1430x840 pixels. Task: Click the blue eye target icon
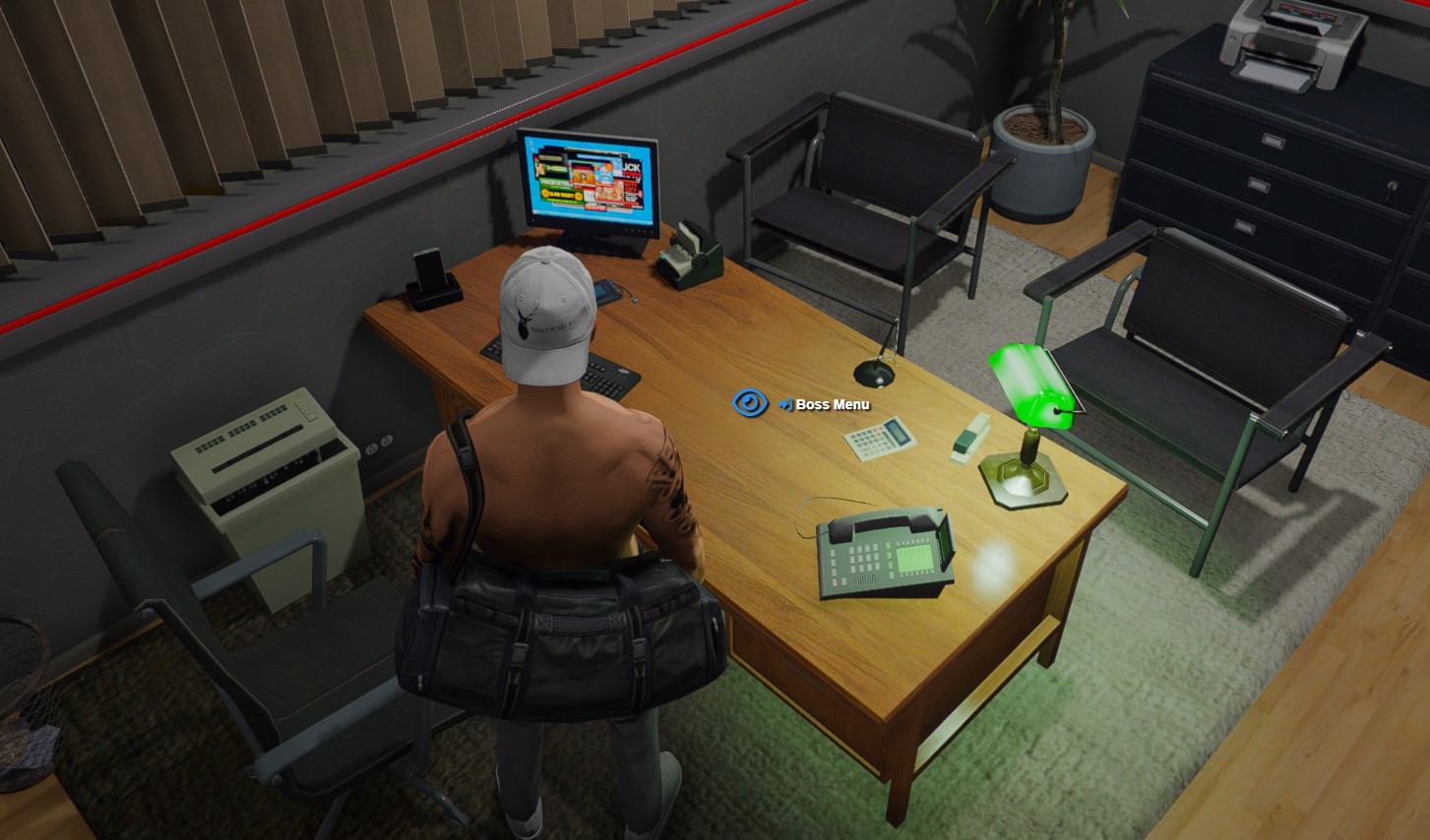pyautogui.click(x=750, y=403)
